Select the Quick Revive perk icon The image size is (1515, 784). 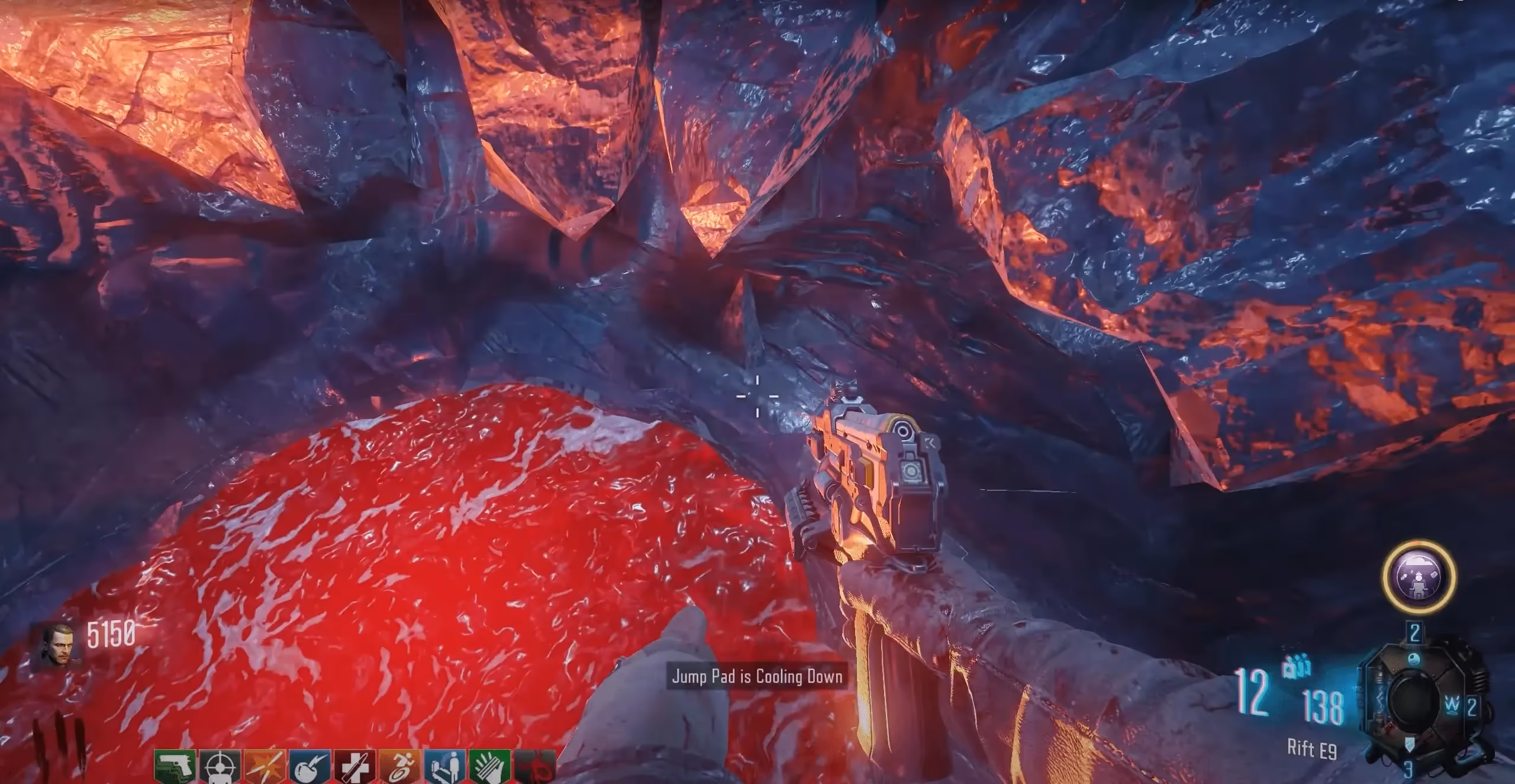(445, 767)
